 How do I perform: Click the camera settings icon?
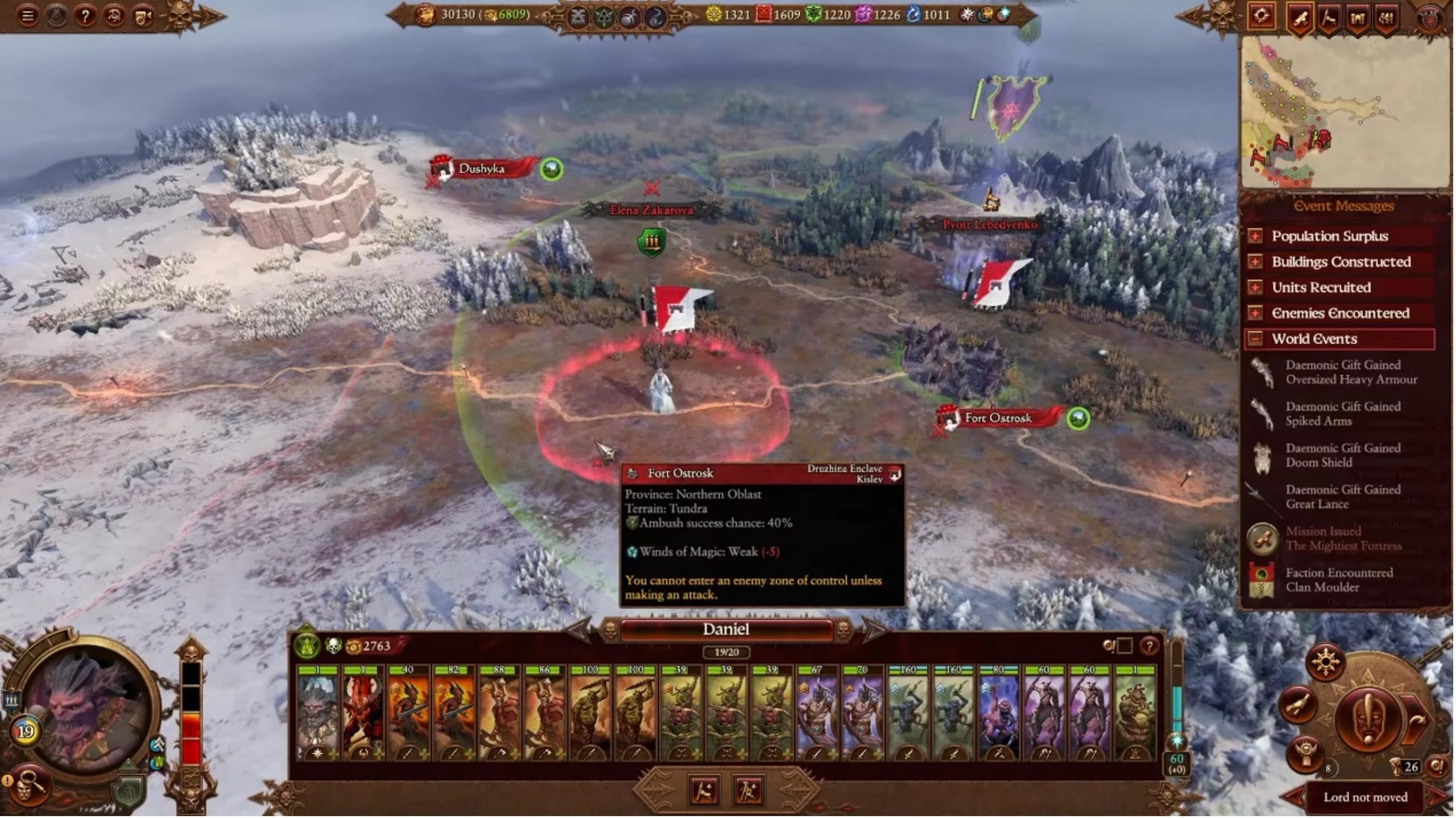[x=143, y=16]
